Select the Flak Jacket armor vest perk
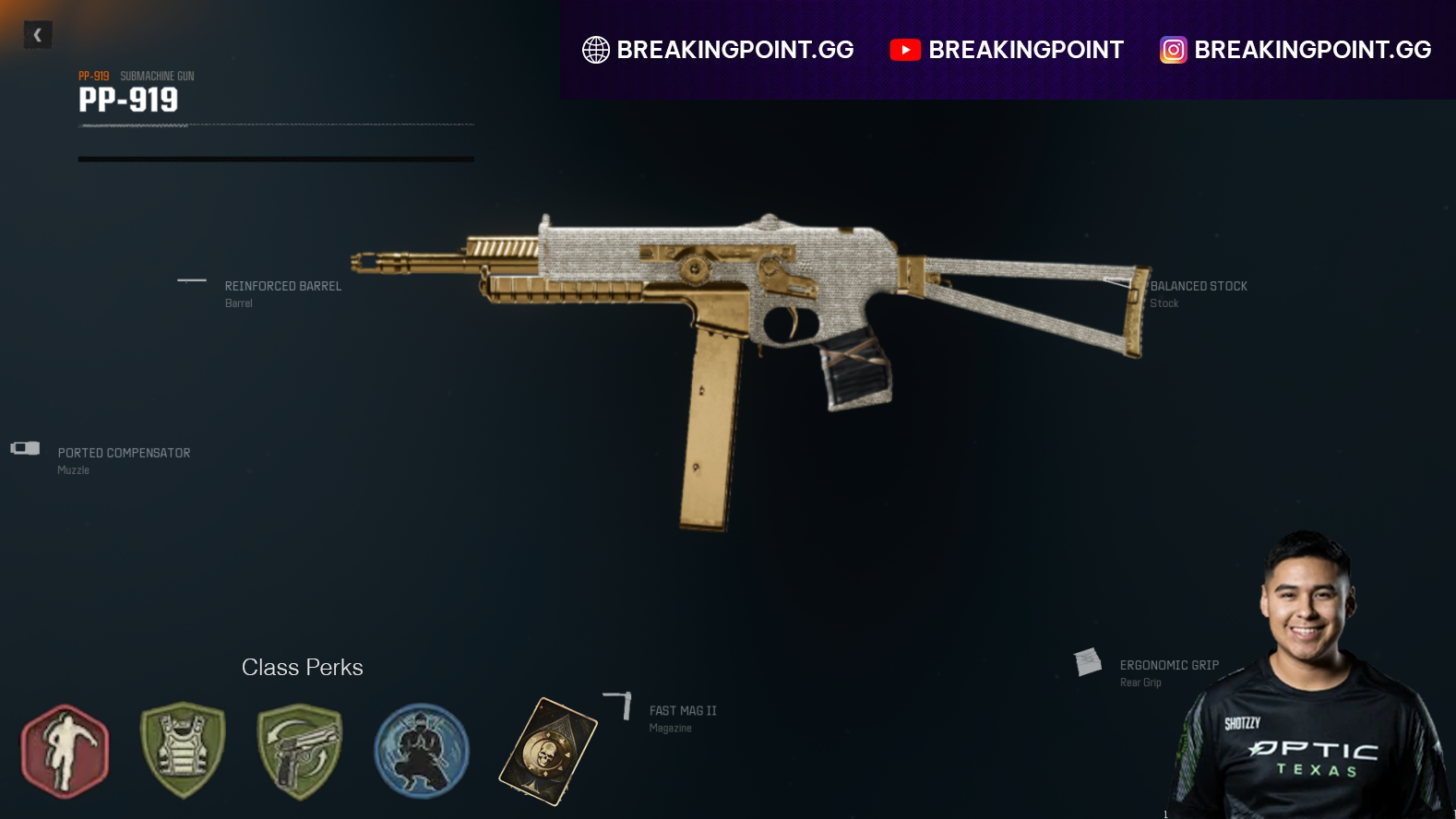The image size is (1456, 819). [181, 751]
